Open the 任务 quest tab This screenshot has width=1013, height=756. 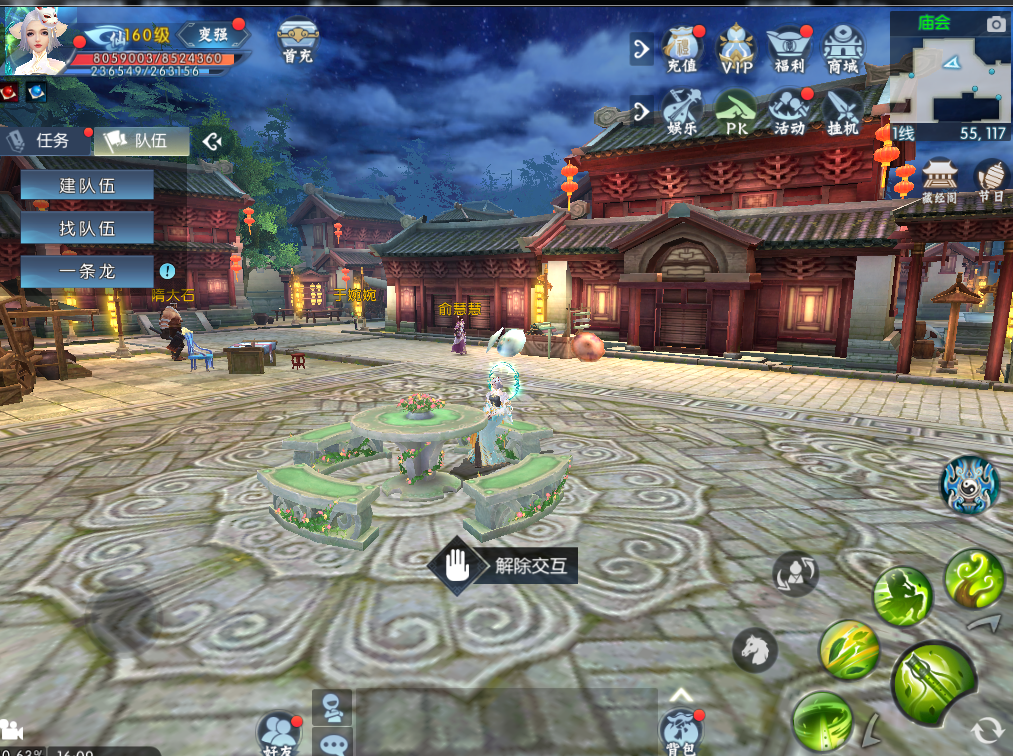pyautogui.click(x=46, y=141)
